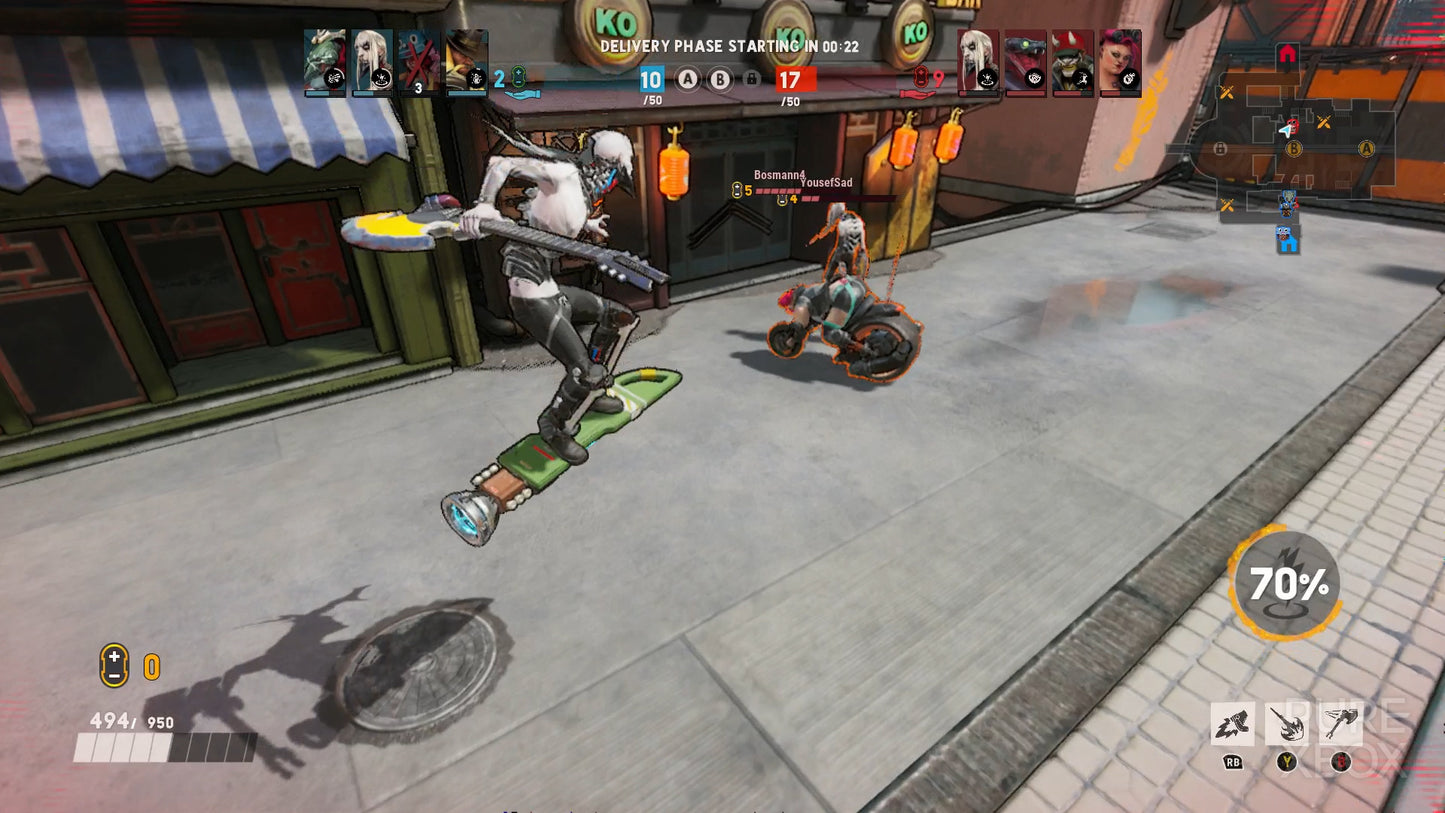Image resolution: width=1445 pixels, height=813 pixels.
Task: Click capture point A indicator in scorebar
Action: click(x=687, y=80)
